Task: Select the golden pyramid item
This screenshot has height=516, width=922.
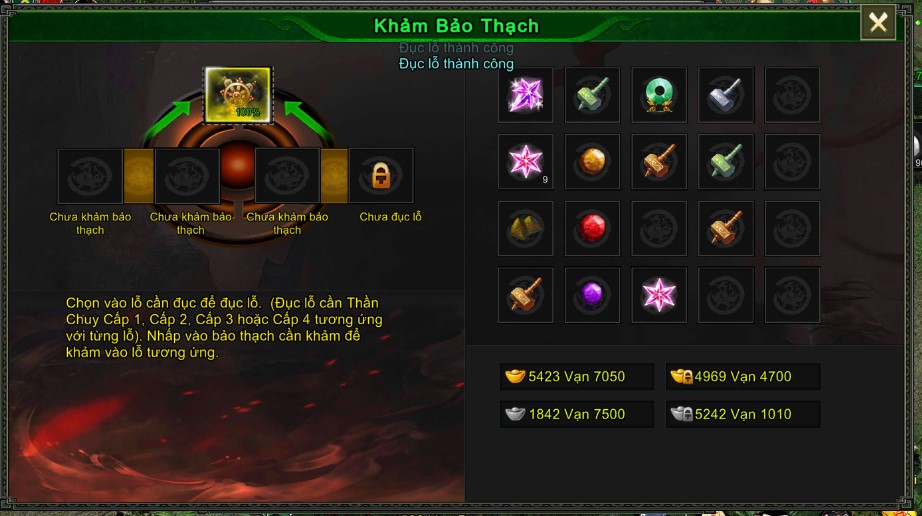Action: click(525, 229)
